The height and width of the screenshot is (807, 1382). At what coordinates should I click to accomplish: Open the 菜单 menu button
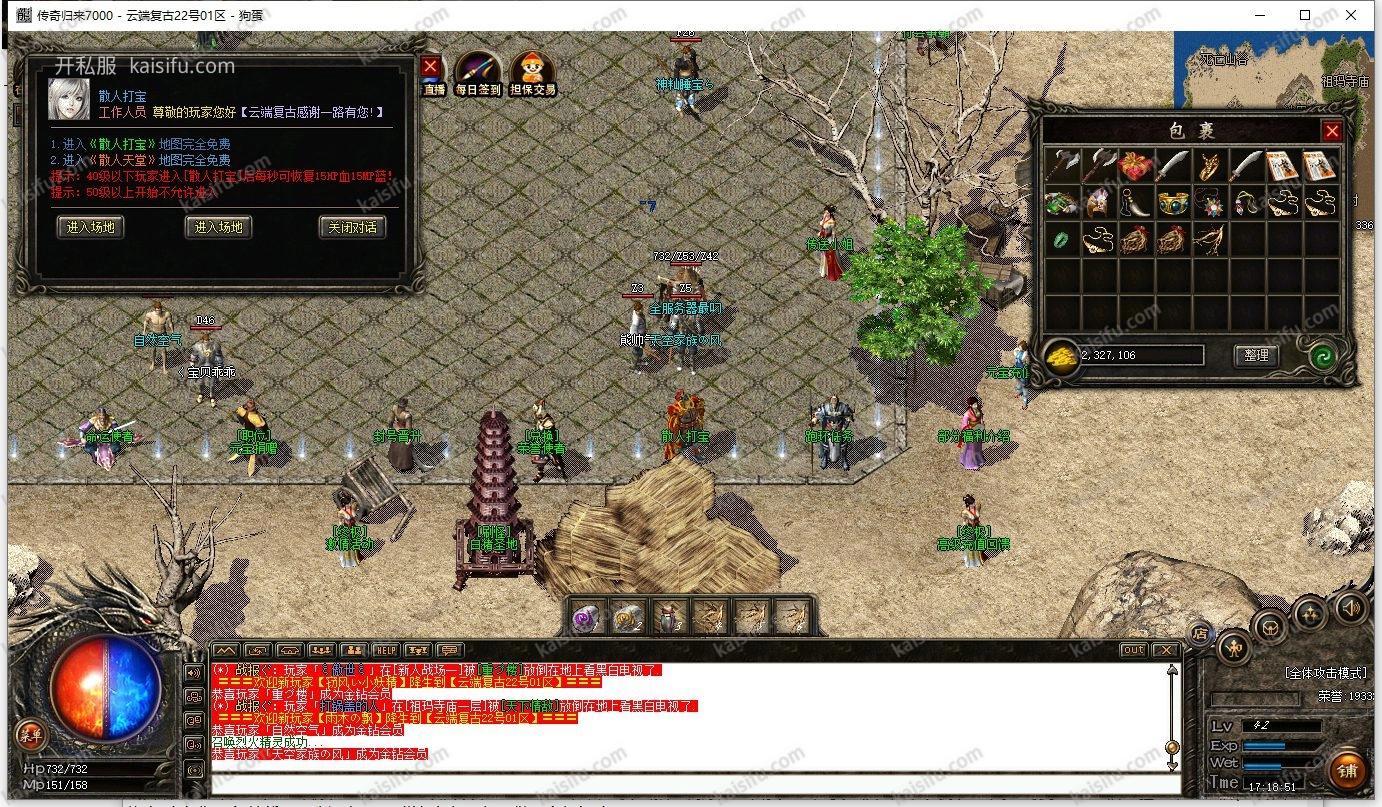(x=30, y=736)
